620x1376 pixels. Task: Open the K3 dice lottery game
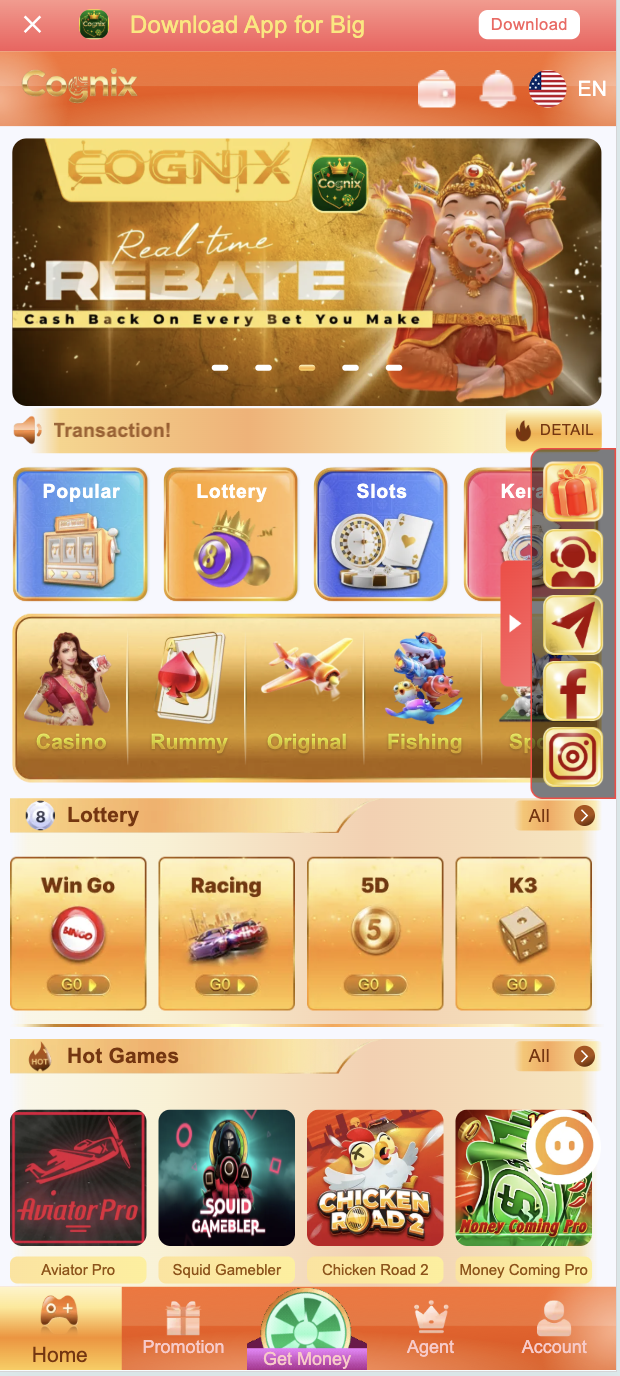coord(523,933)
